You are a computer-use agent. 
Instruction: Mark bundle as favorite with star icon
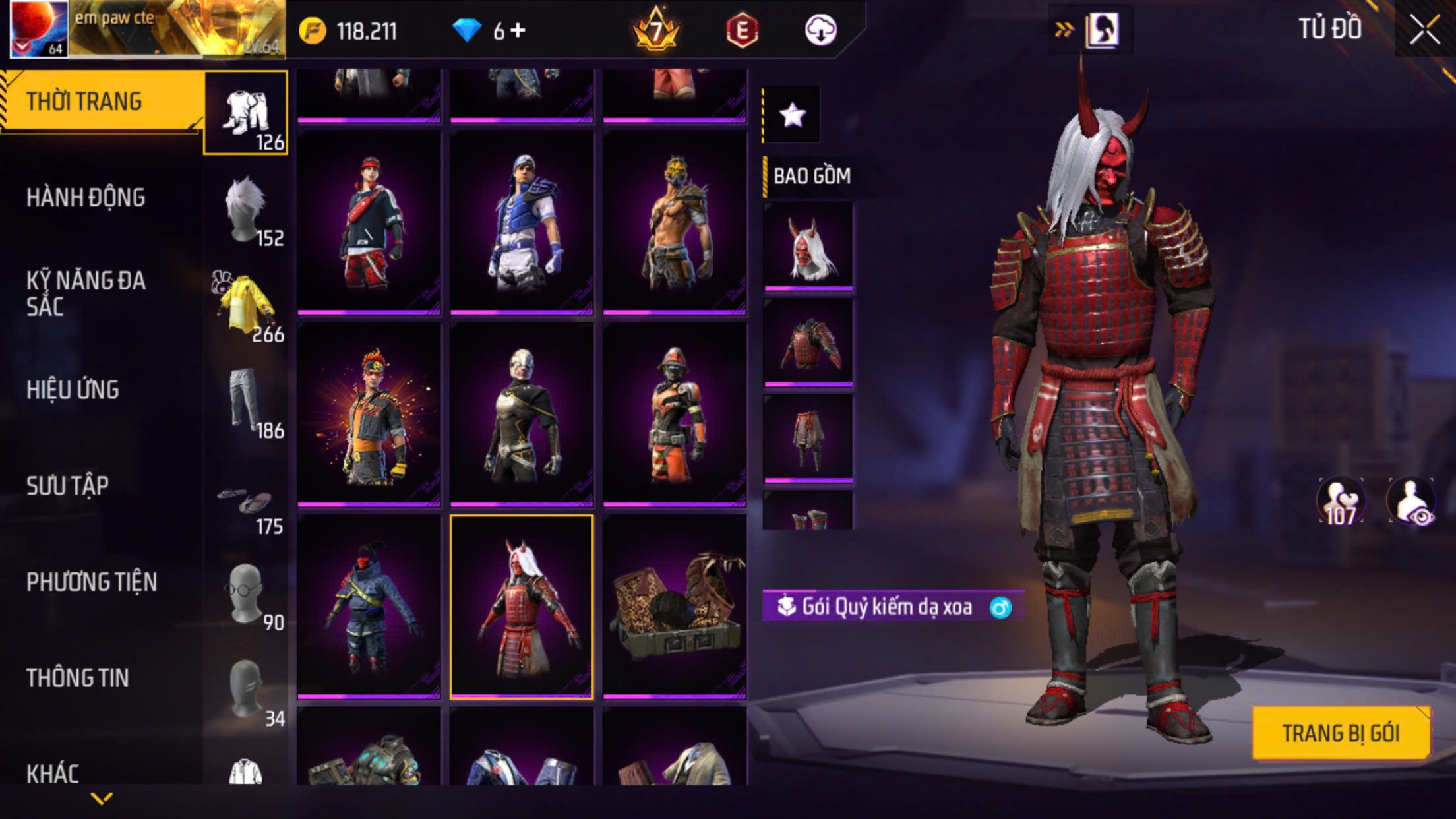[x=792, y=115]
